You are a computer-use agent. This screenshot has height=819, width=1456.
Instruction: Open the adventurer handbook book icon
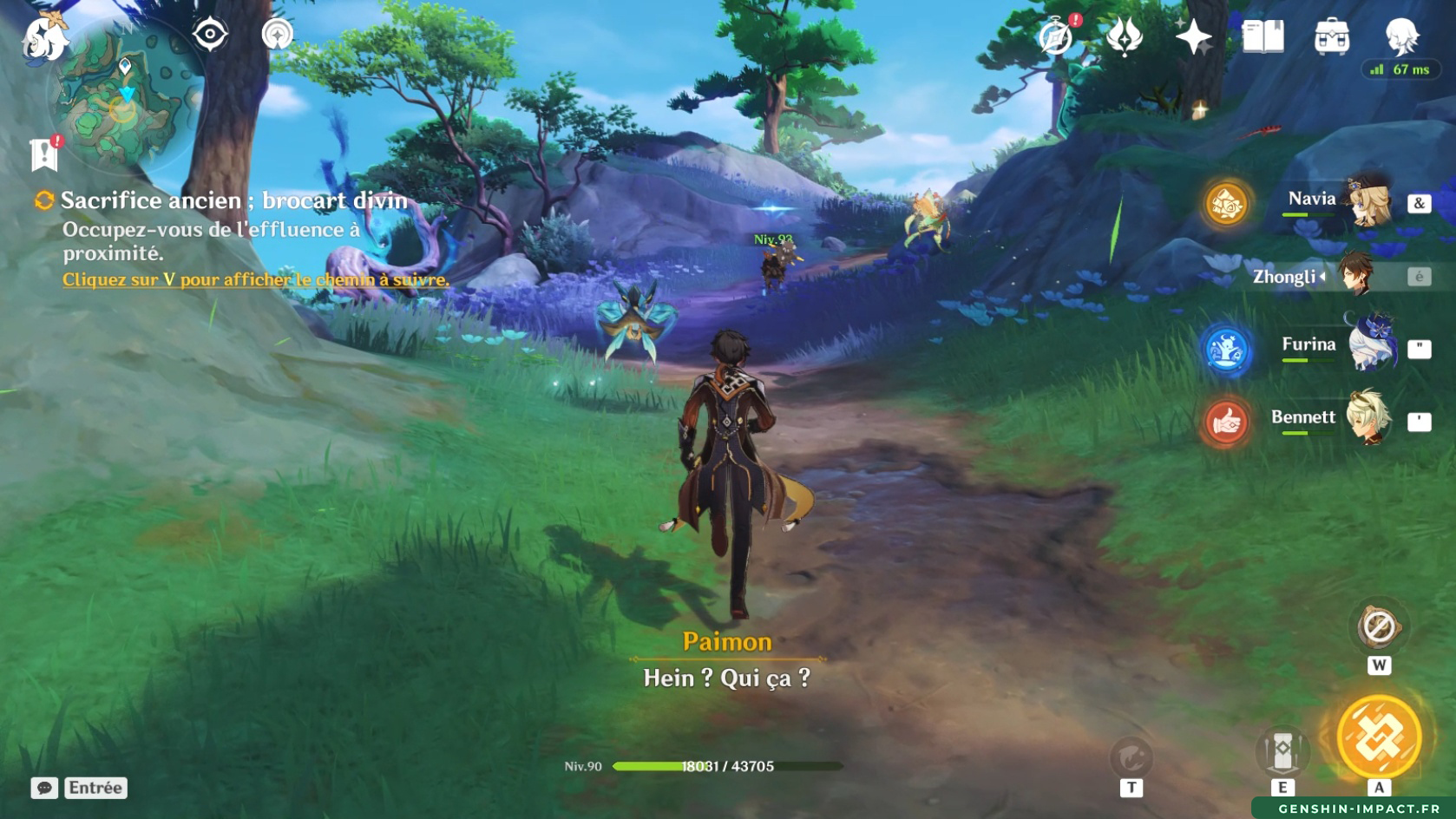click(1263, 37)
